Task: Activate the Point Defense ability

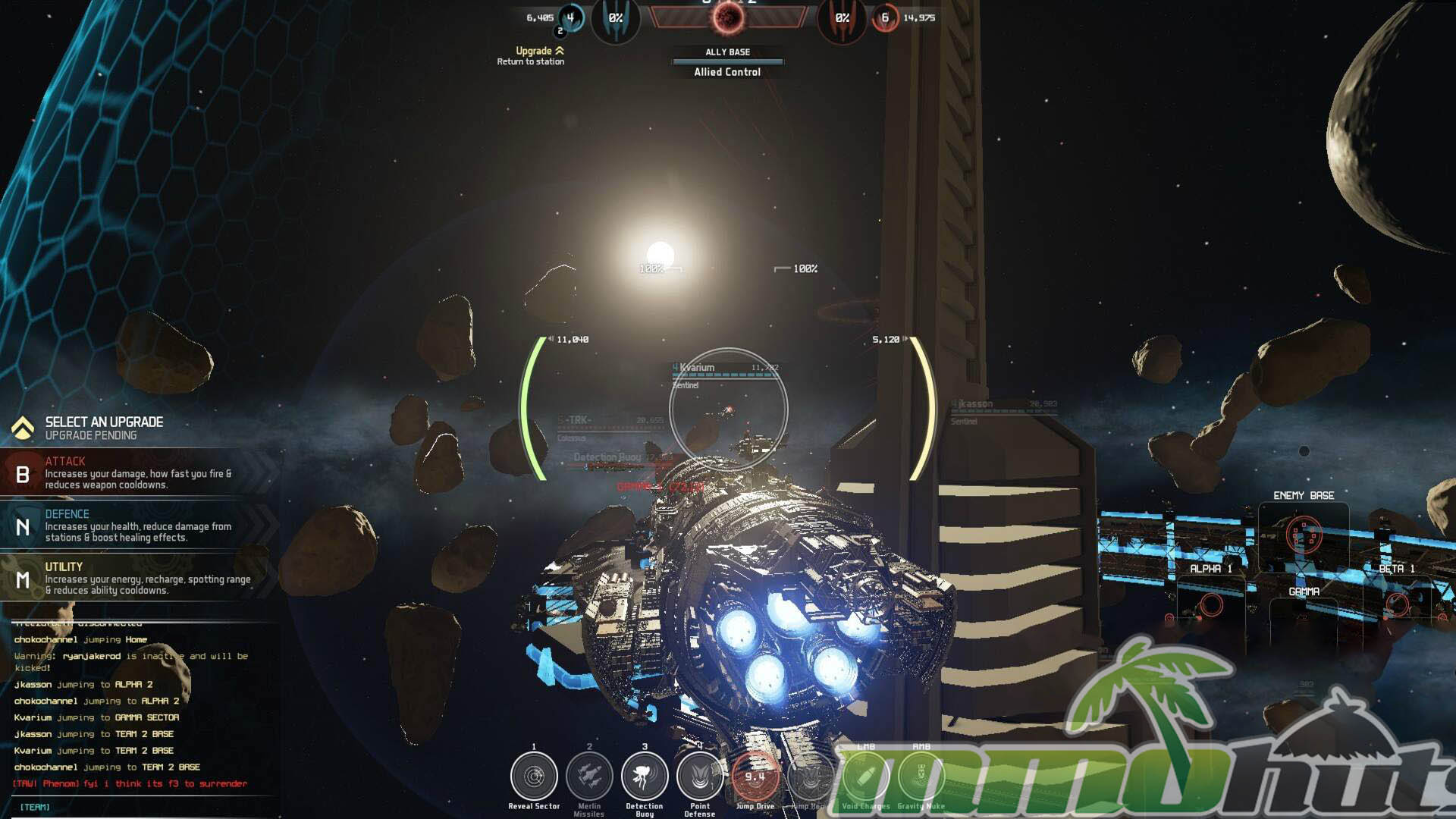Action: pyautogui.click(x=700, y=777)
